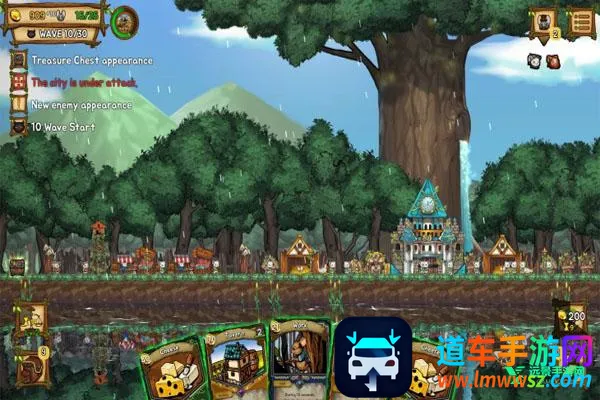View the New enemy appearance notice

[x=80, y=104]
